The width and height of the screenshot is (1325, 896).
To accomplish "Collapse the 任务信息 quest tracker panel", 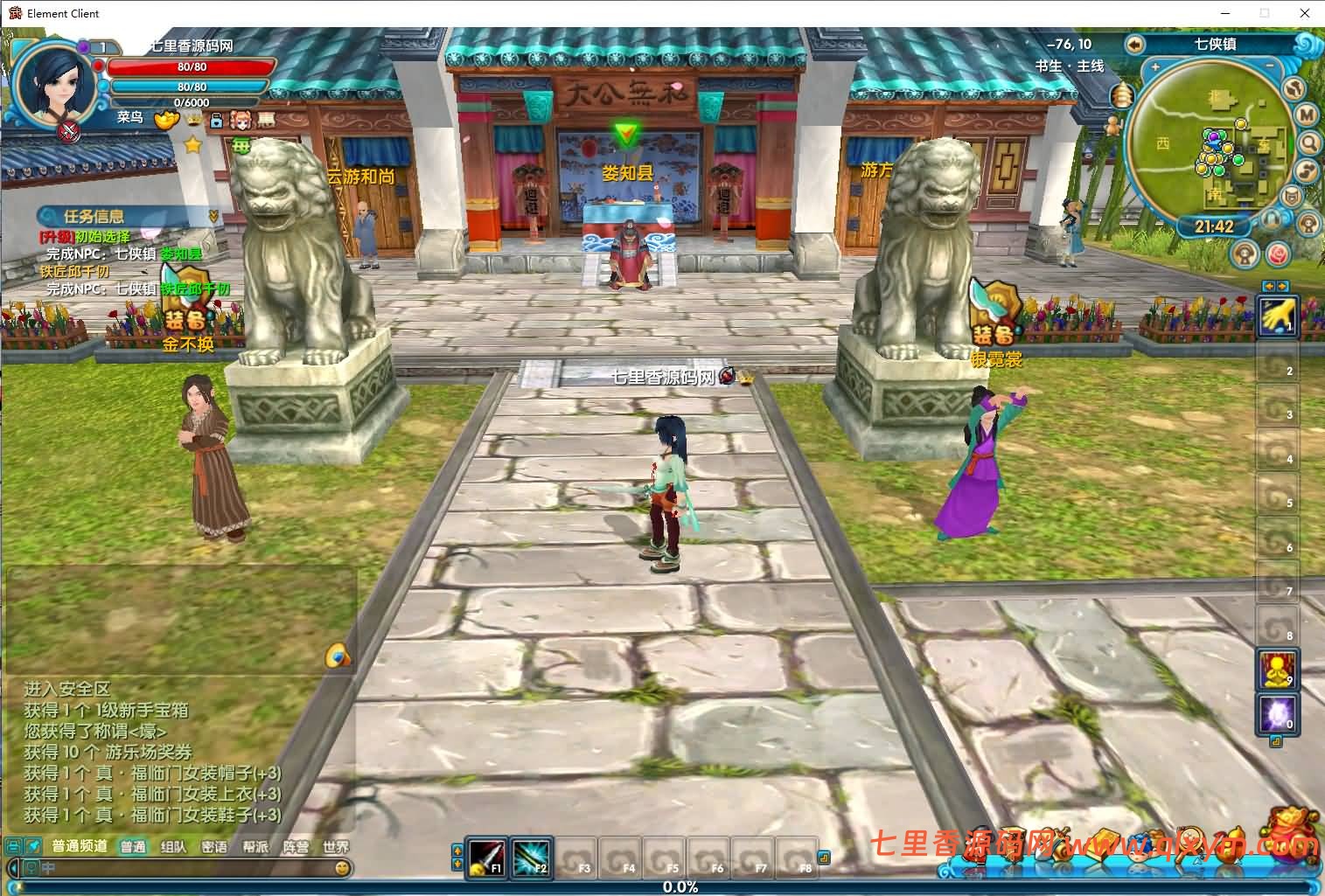I will pyautogui.click(x=213, y=217).
